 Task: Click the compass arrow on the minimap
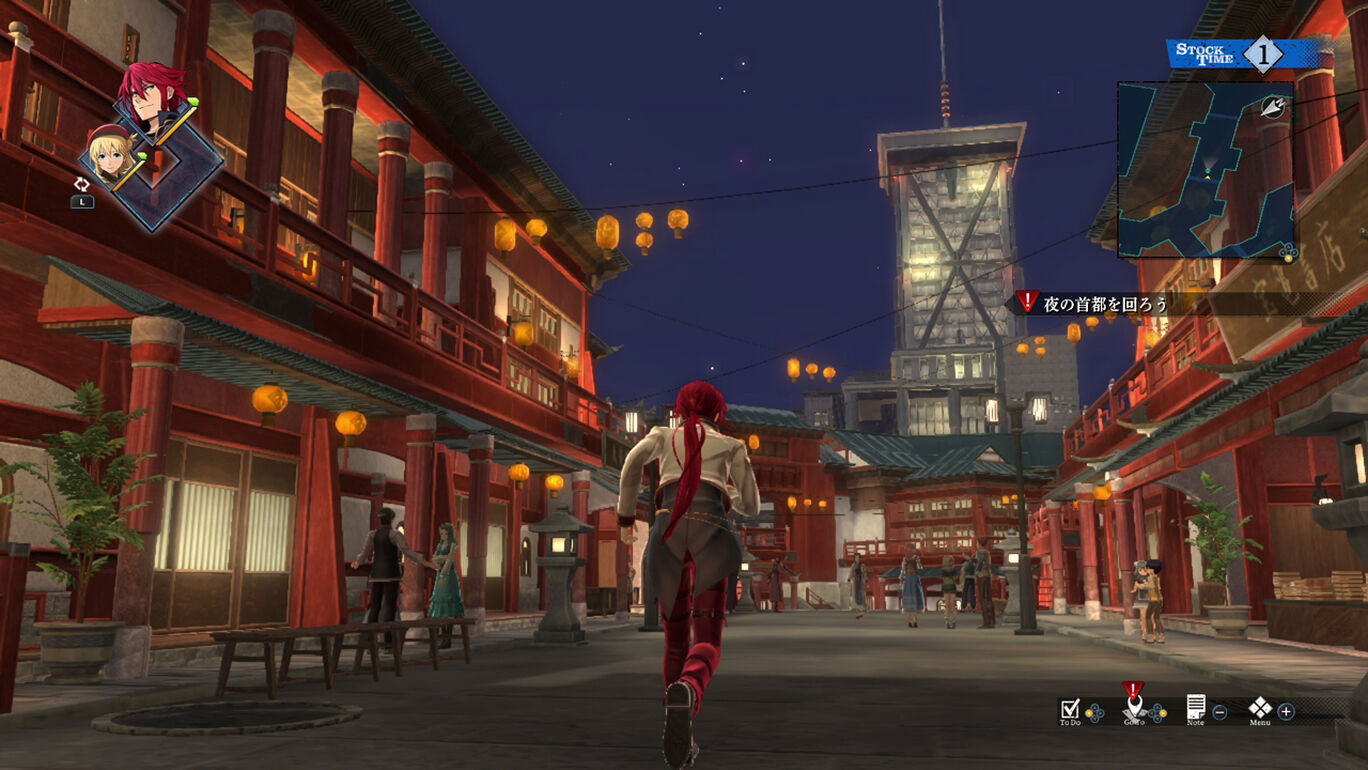click(x=1274, y=105)
